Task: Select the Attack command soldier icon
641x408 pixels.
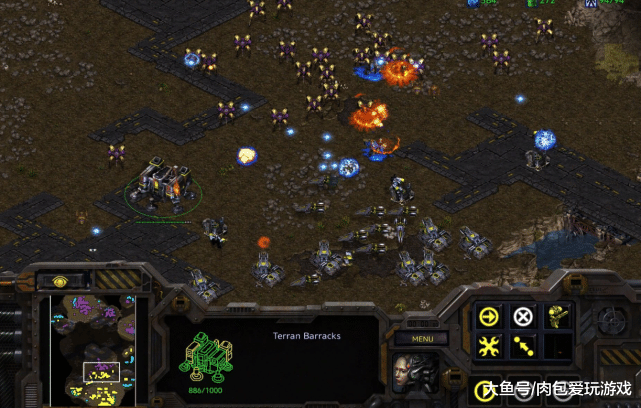Action: tap(556, 317)
